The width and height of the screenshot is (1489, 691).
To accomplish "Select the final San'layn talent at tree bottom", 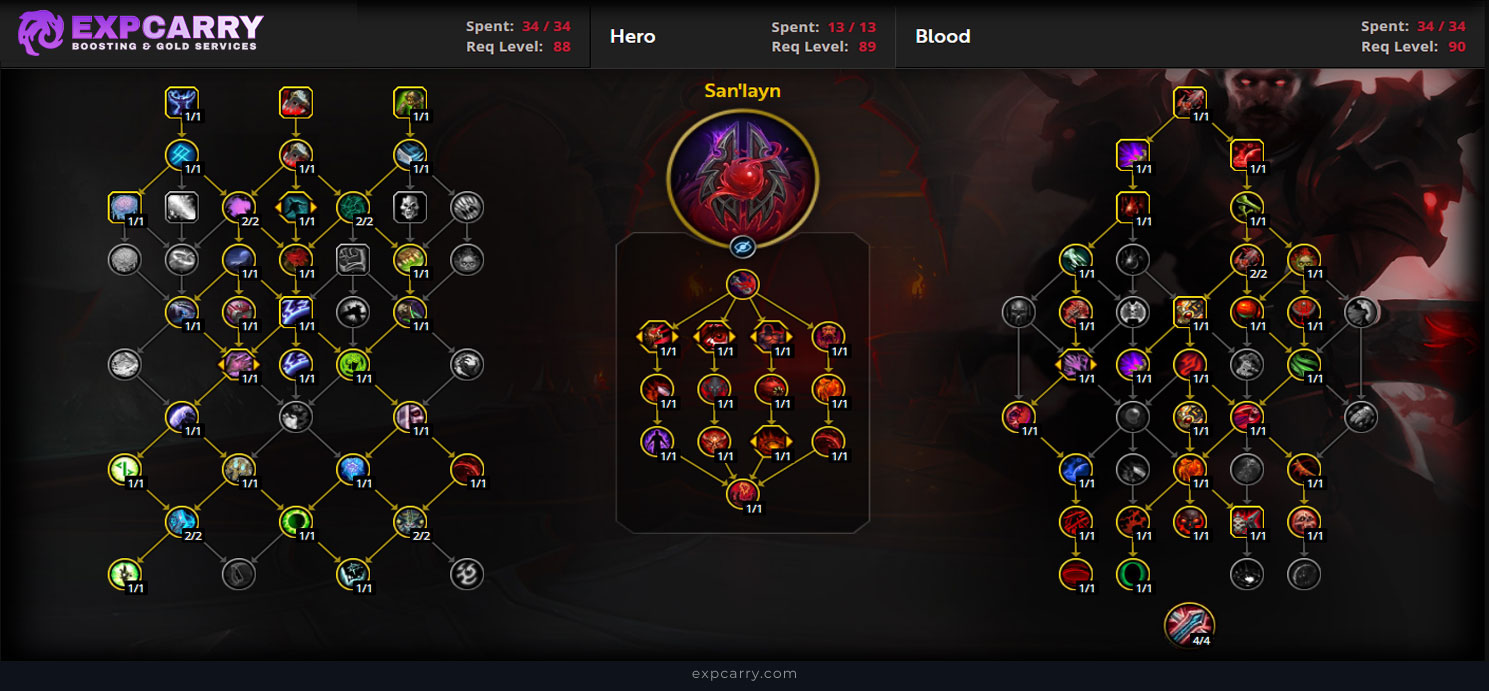I will (x=742, y=492).
